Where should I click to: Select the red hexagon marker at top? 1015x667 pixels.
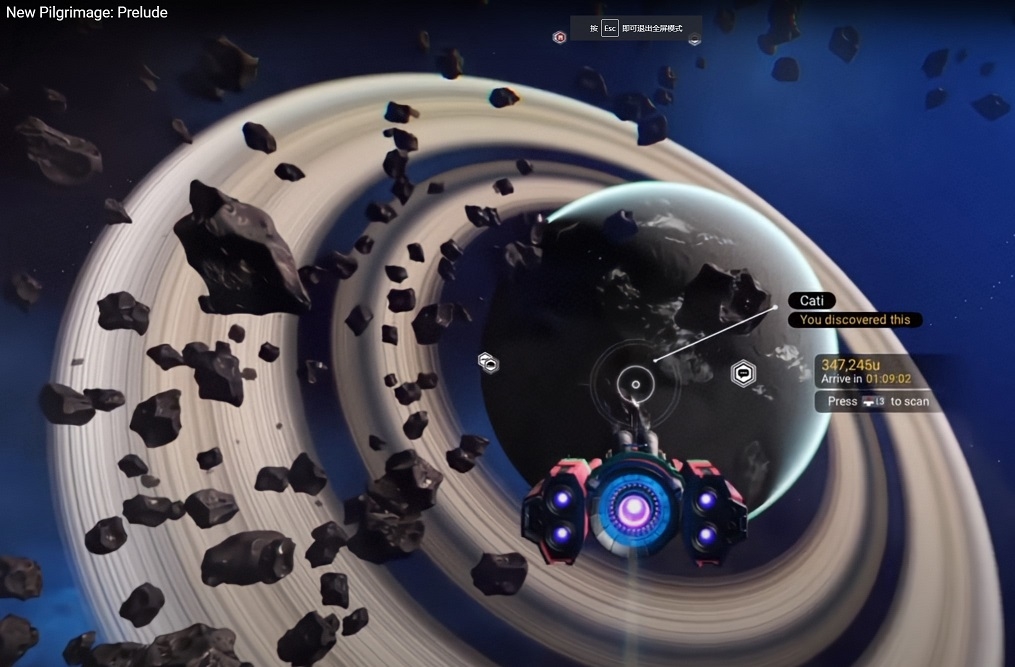pos(560,38)
